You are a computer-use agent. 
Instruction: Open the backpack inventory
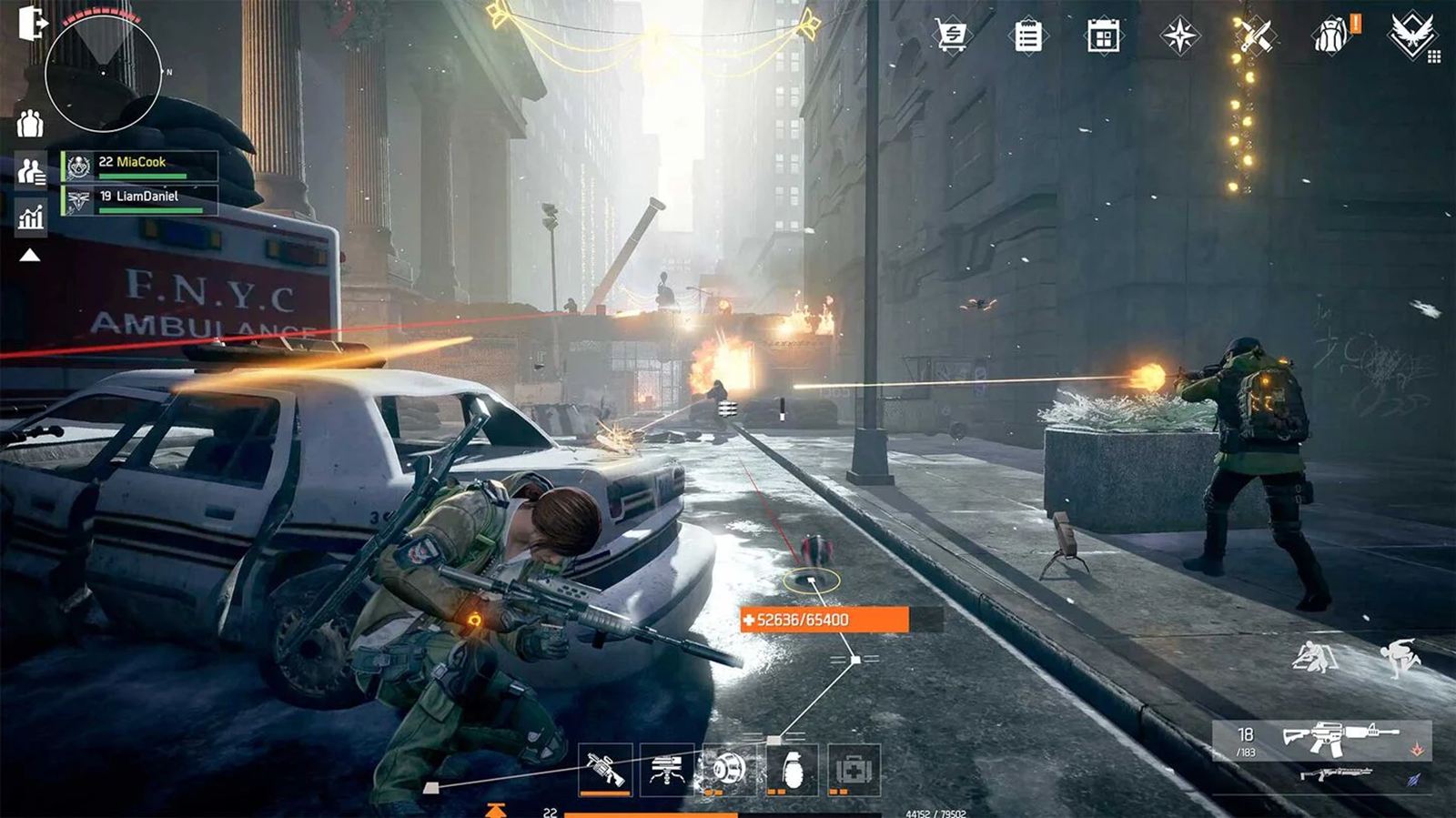(1330, 36)
